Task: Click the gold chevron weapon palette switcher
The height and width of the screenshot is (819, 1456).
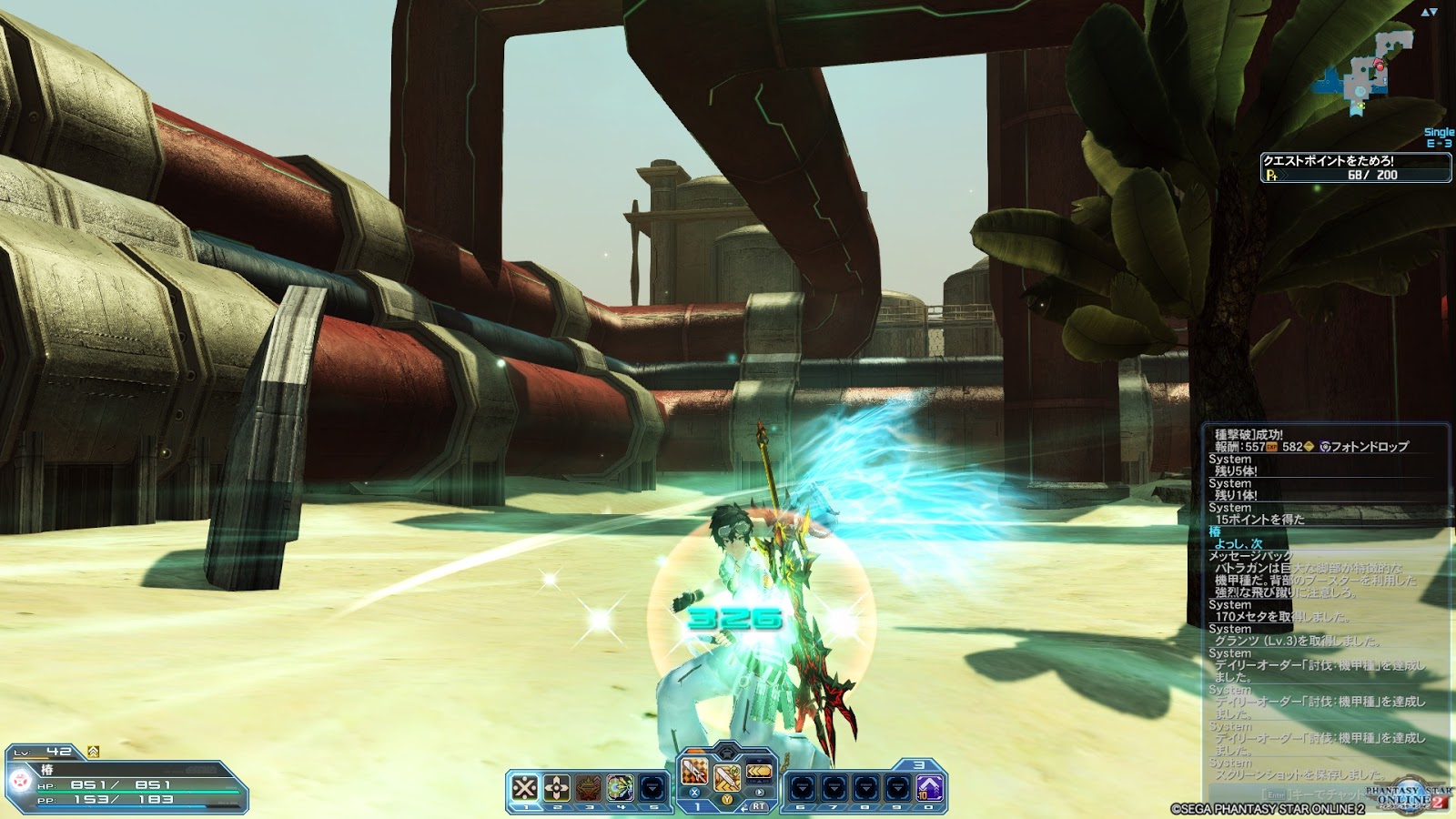Action: coord(759,772)
